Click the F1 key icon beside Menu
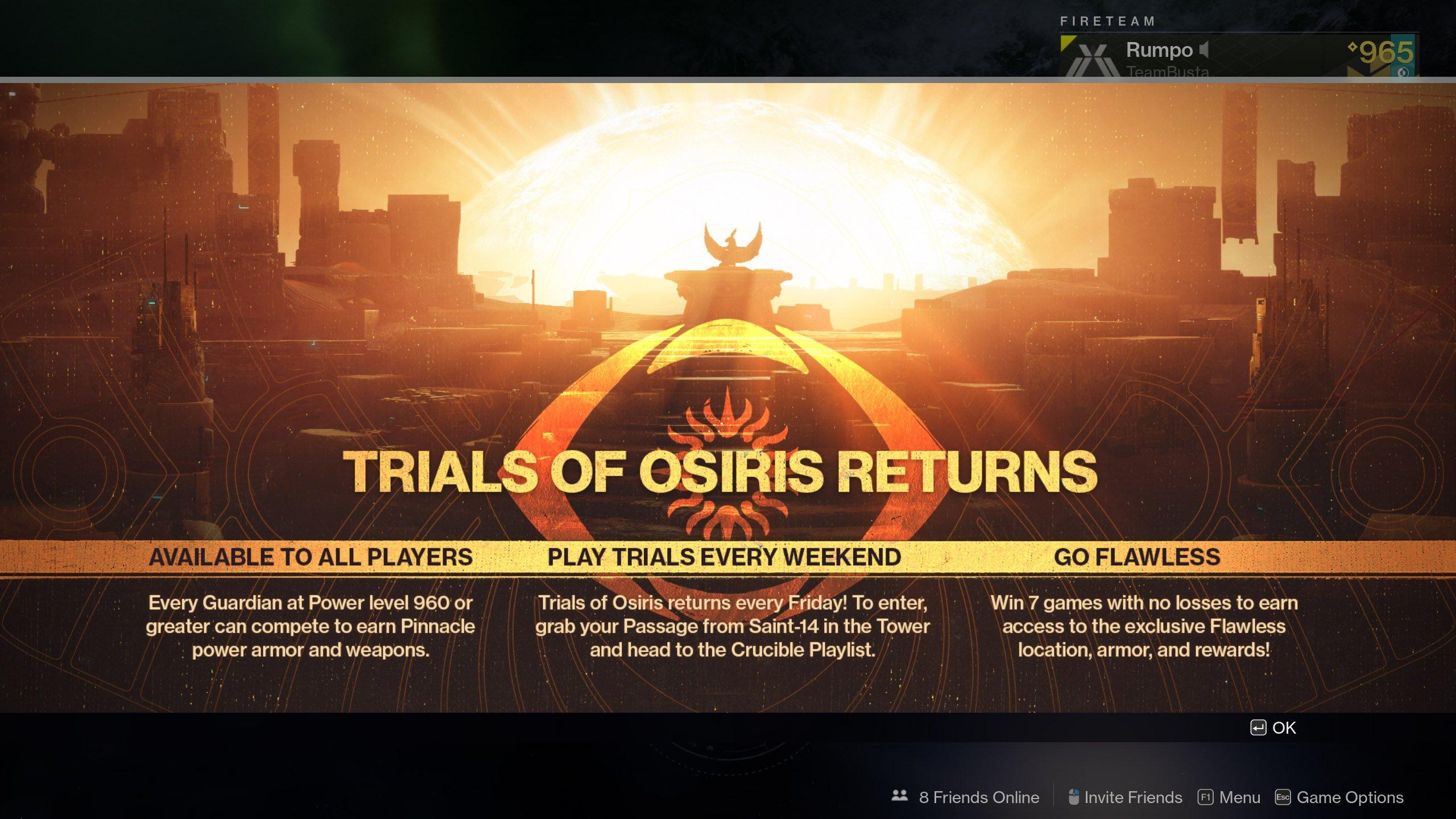 pyautogui.click(x=1206, y=797)
